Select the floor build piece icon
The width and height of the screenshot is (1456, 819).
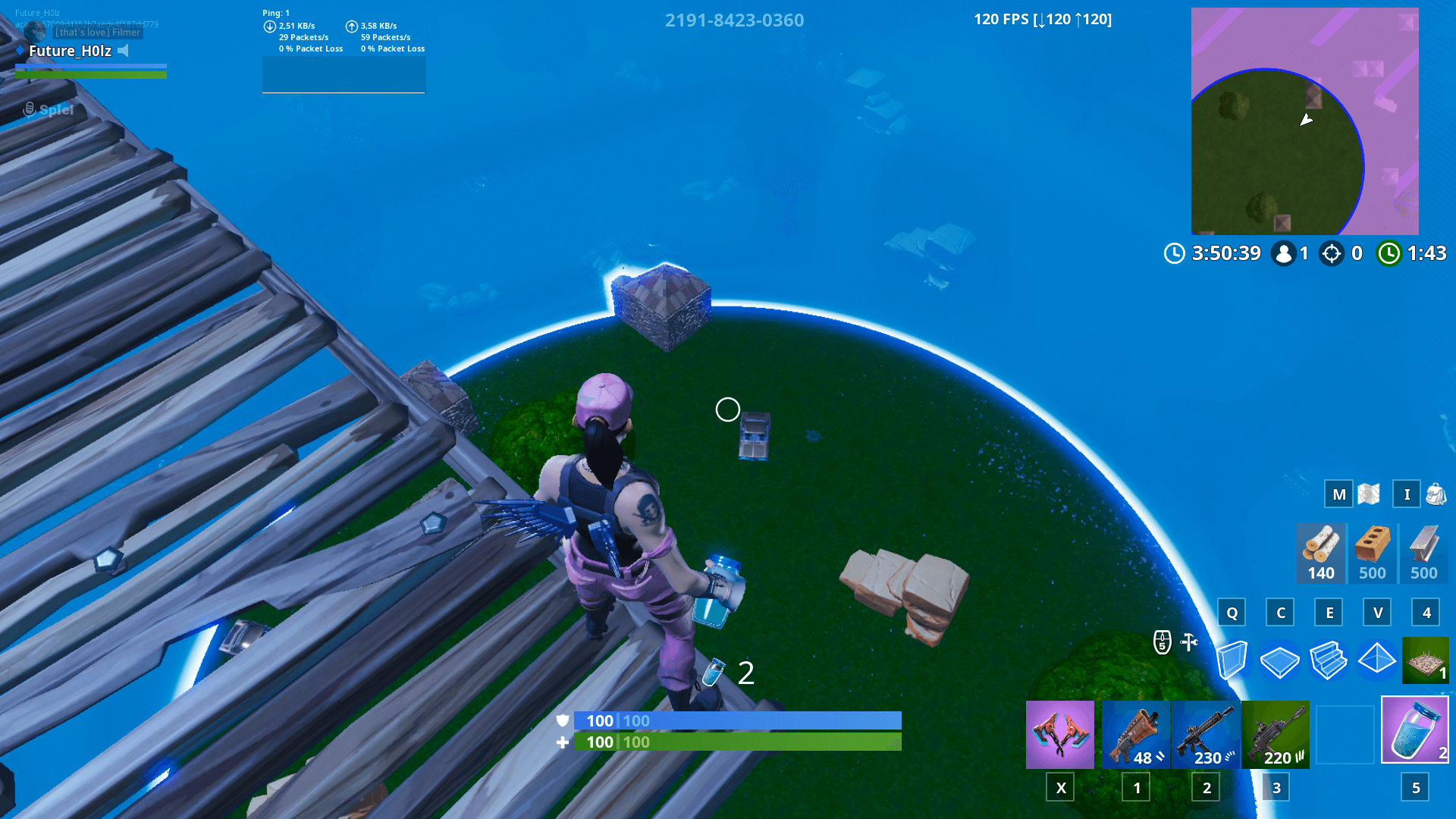coord(1280,660)
